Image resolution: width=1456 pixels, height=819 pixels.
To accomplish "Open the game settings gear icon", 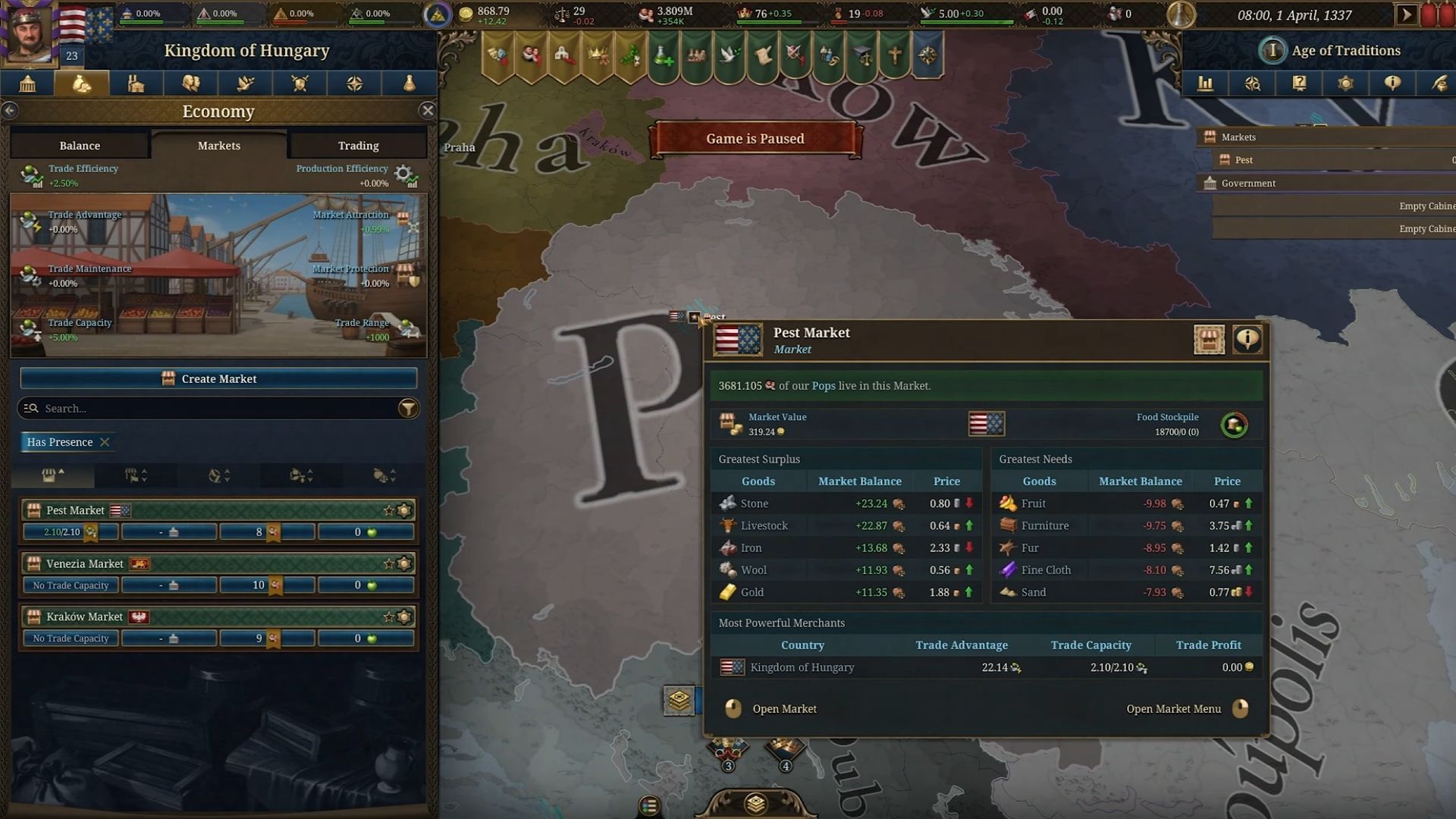I will tap(1346, 84).
